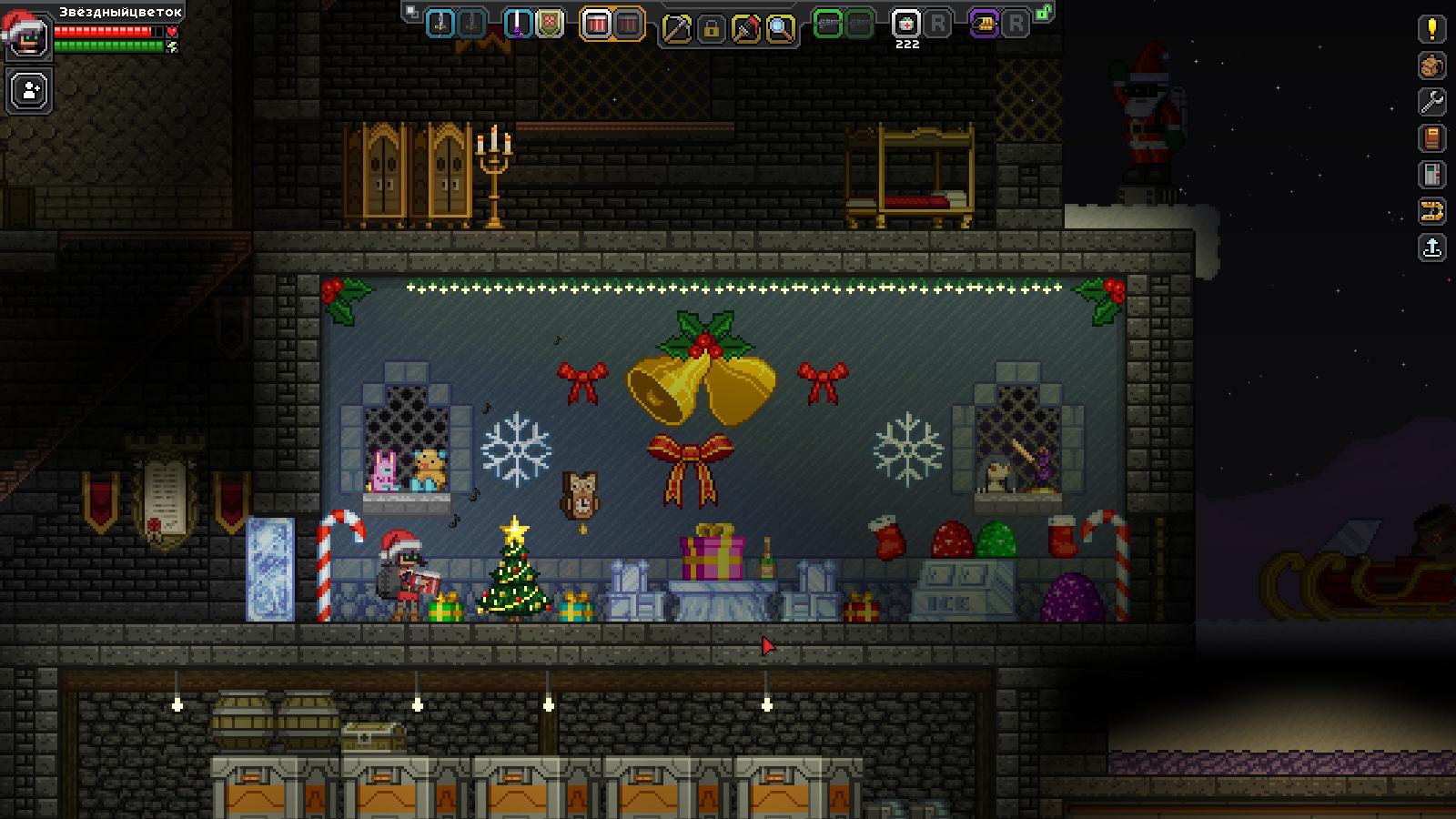Open the codex book
This screenshot has height=819, width=1456.
tap(1431, 138)
